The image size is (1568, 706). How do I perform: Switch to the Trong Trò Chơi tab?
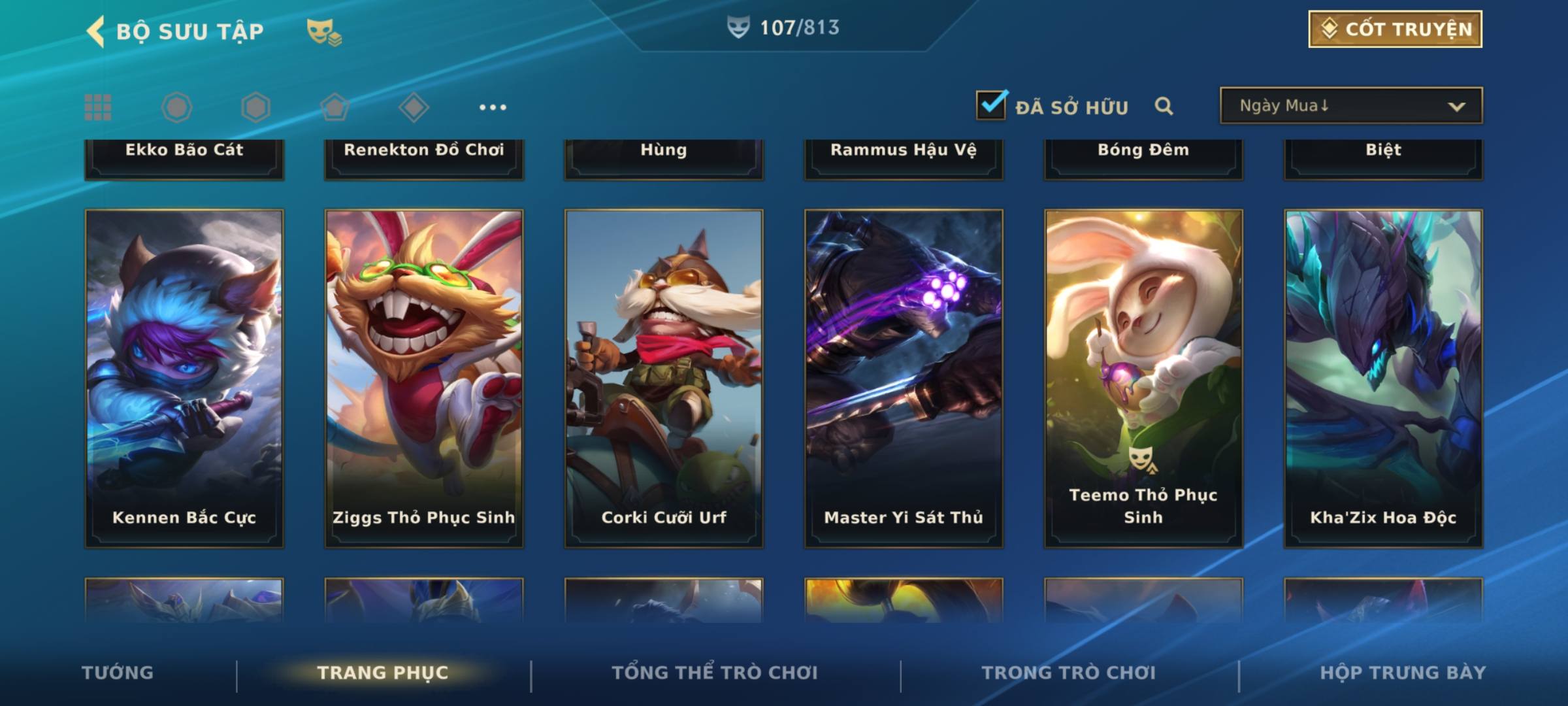tap(1069, 673)
